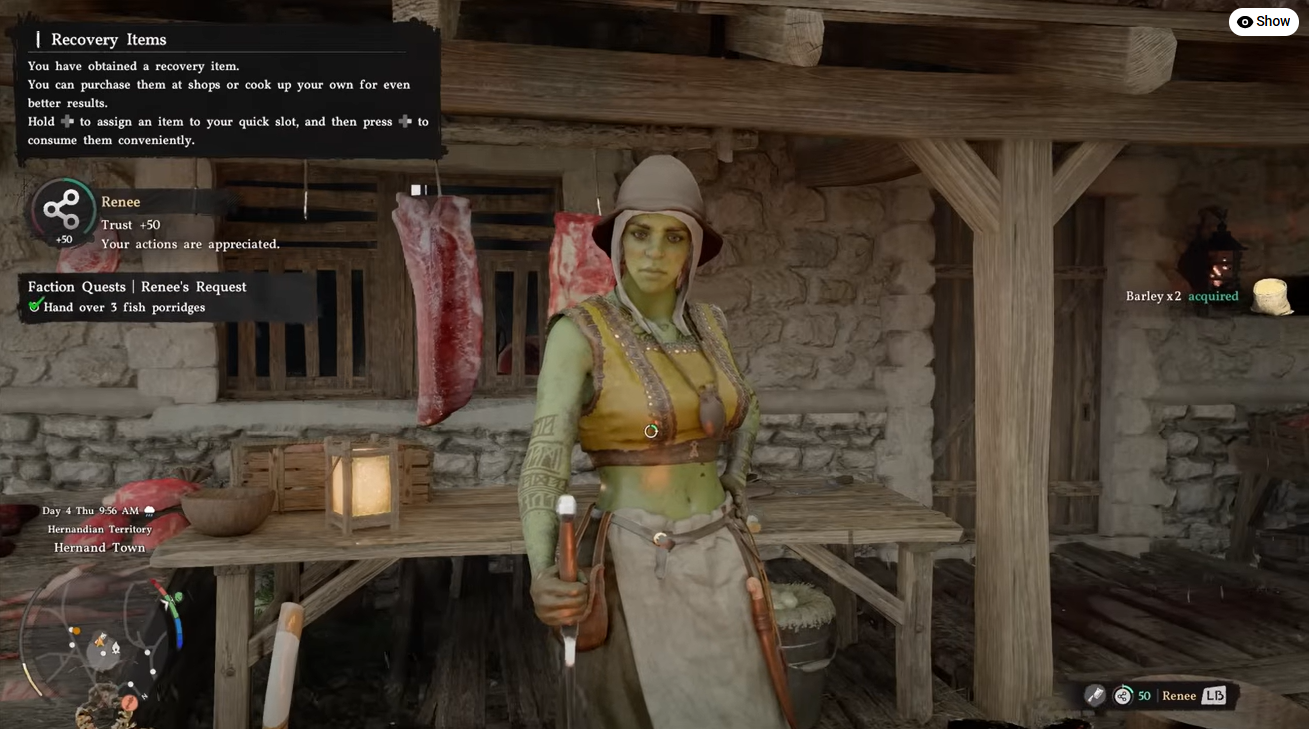Click the barley sack item icon
Screen dimensions: 1309x729
click(x=1273, y=297)
